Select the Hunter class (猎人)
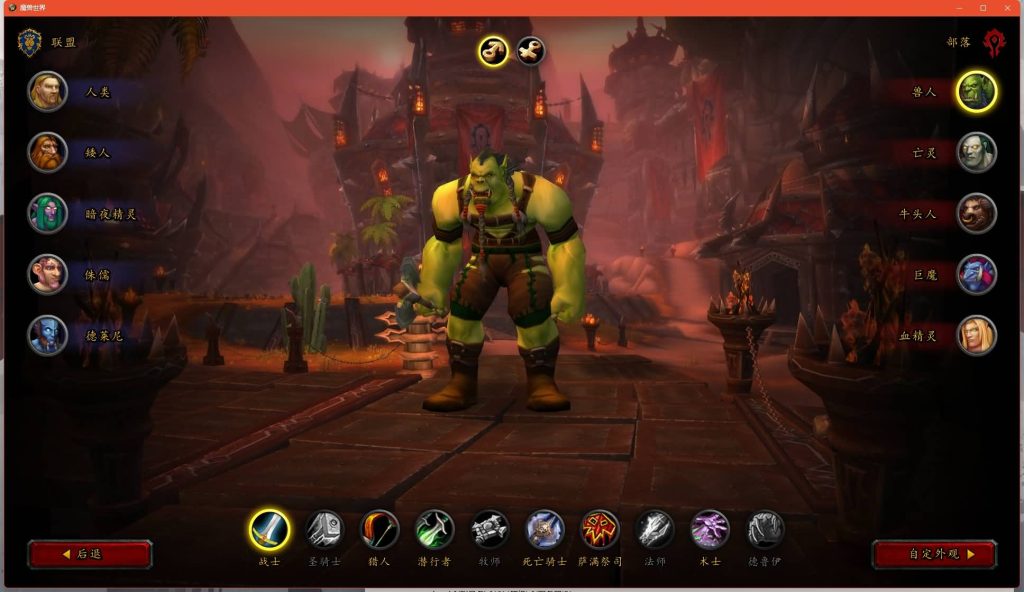This screenshot has height=592, width=1024. click(x=379, y=530)
